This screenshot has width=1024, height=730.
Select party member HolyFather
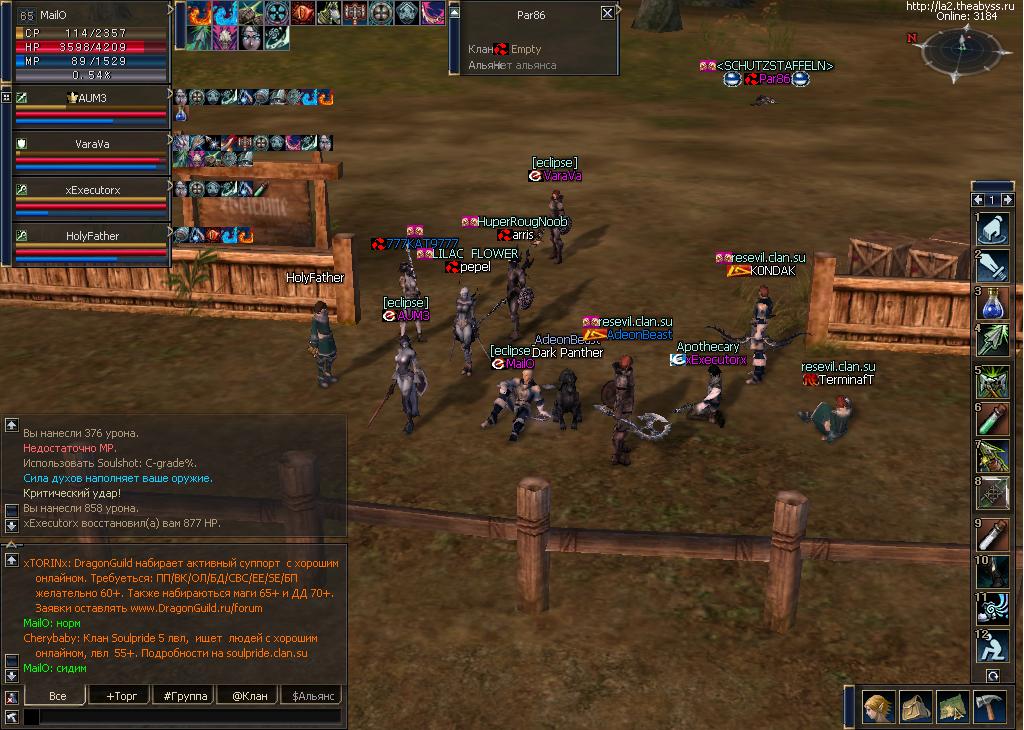click(x=90, y=236)
